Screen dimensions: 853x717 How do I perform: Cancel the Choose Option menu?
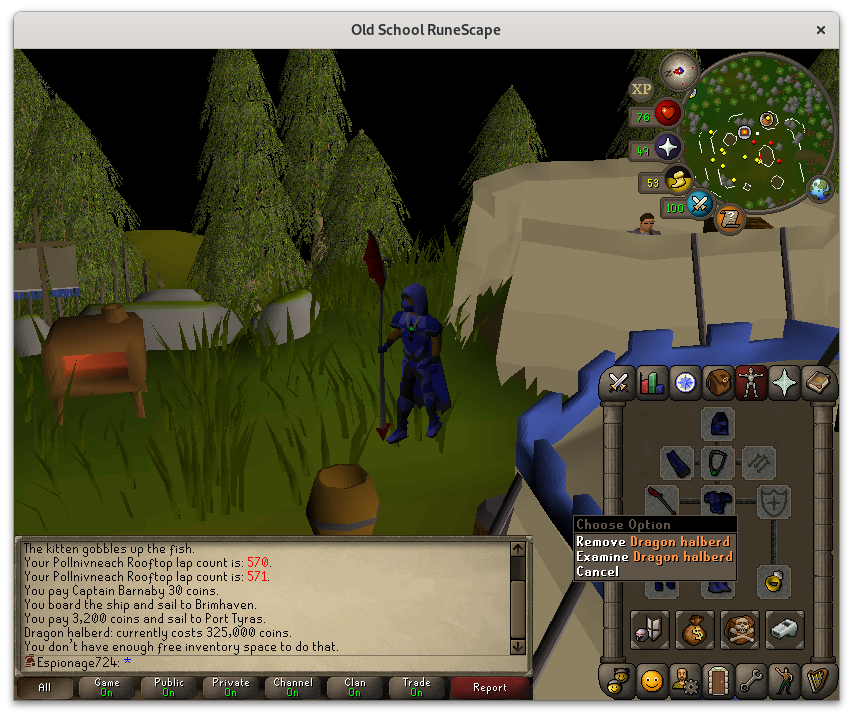click(x=598, y=571)
